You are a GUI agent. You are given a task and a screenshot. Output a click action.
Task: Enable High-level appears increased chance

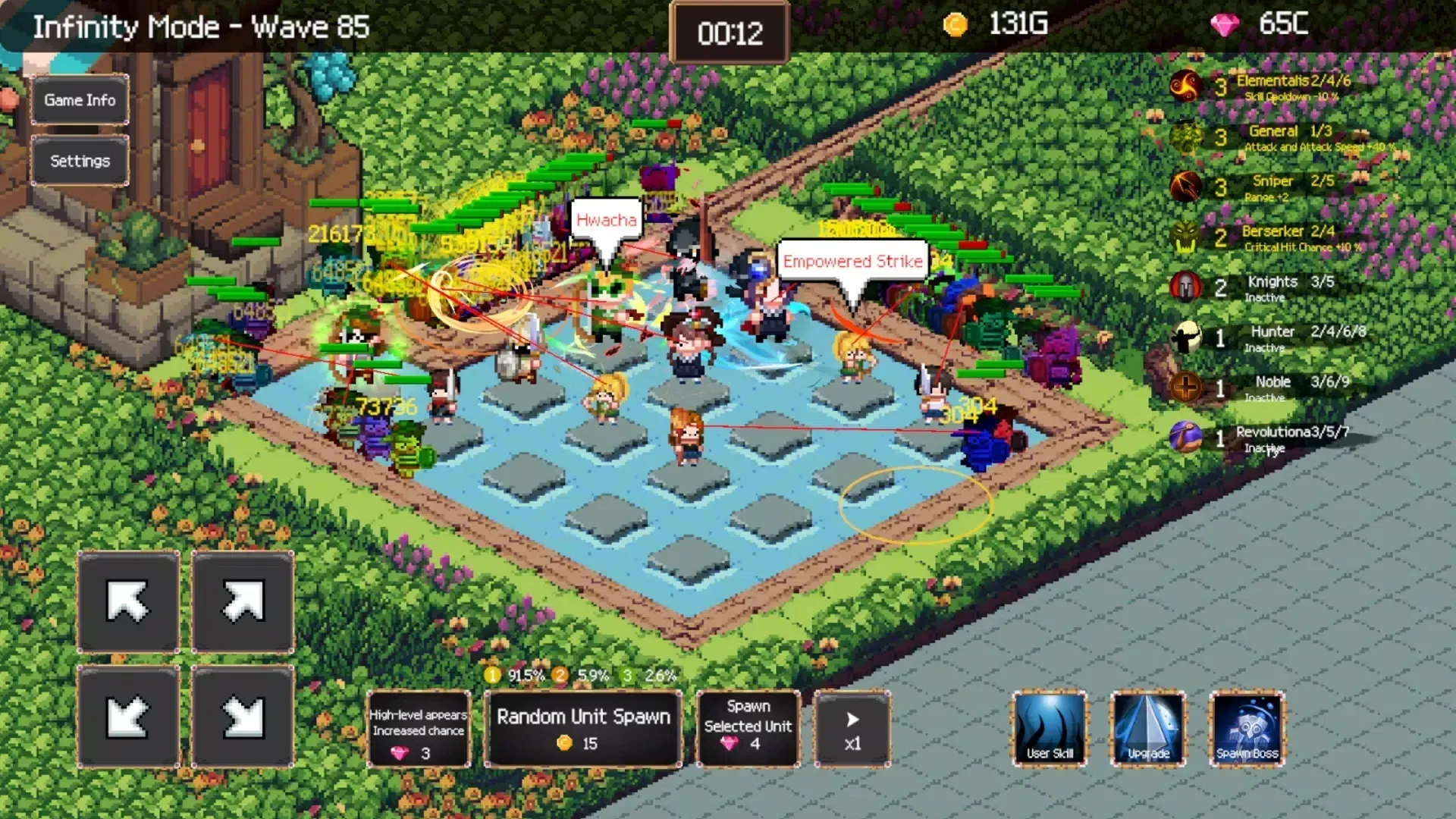click(x=418, y=730)
